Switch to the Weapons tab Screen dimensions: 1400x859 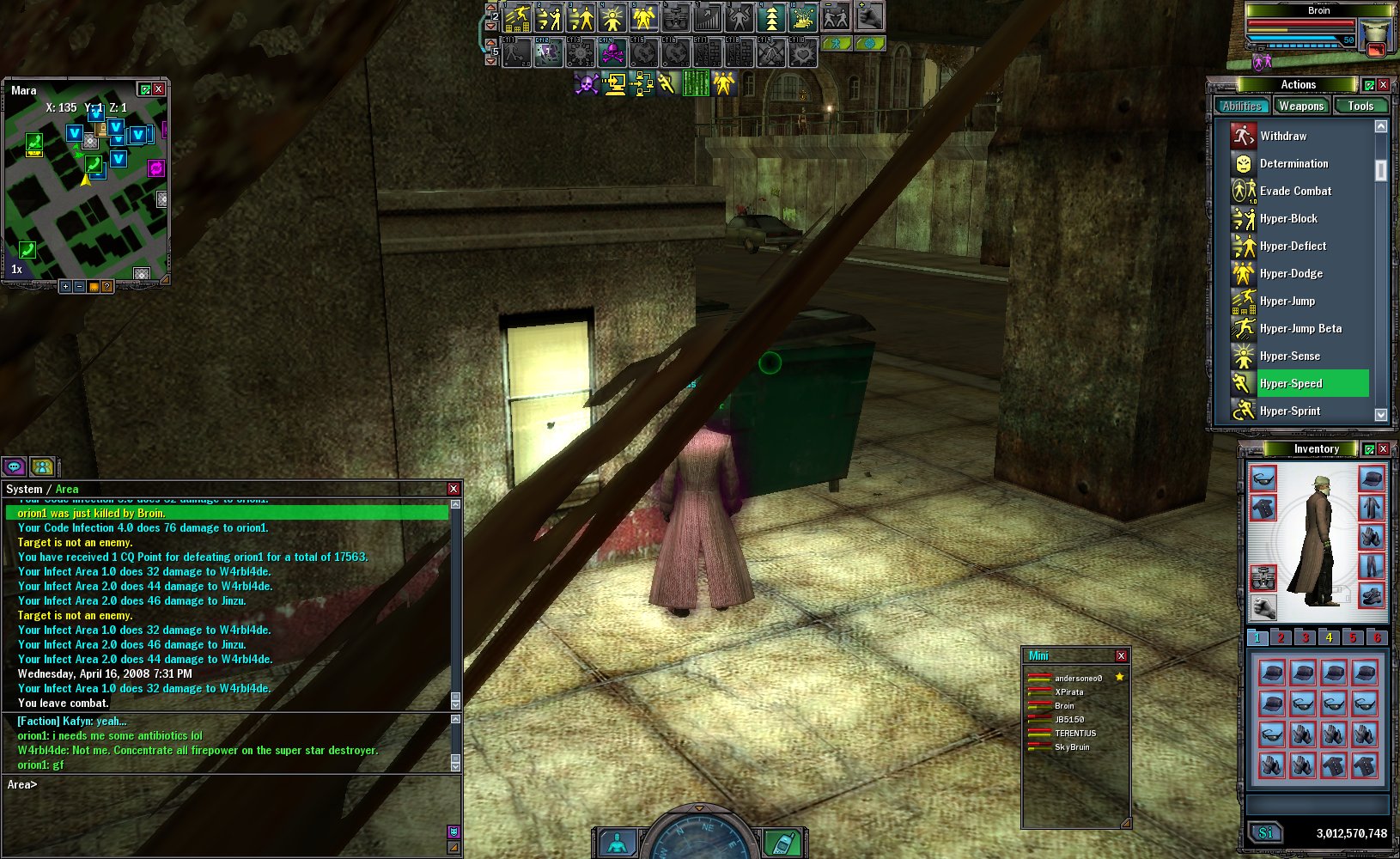1300,106
